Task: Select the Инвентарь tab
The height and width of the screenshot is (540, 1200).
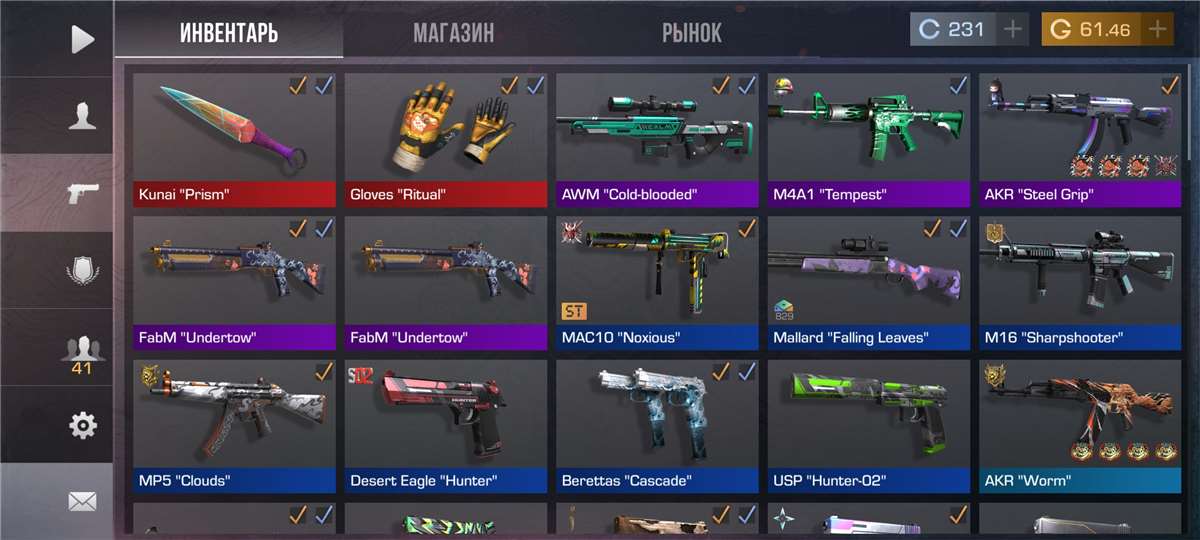Action: pyautogui.click(x=229, y=32)
